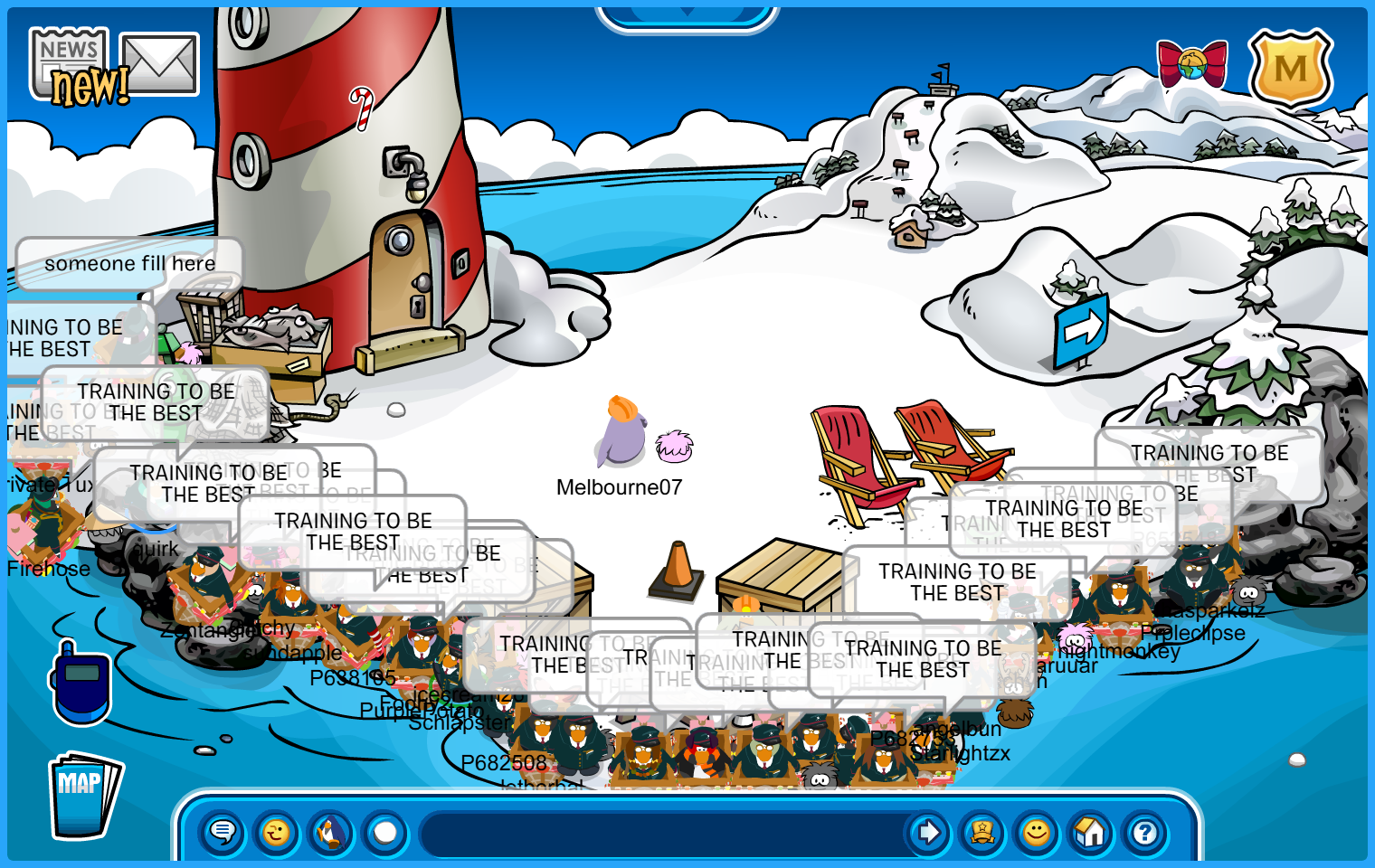Choose an emote from the winking face button
The width and height of the screenshot is (1375, 868).
(x=277, y=832)
